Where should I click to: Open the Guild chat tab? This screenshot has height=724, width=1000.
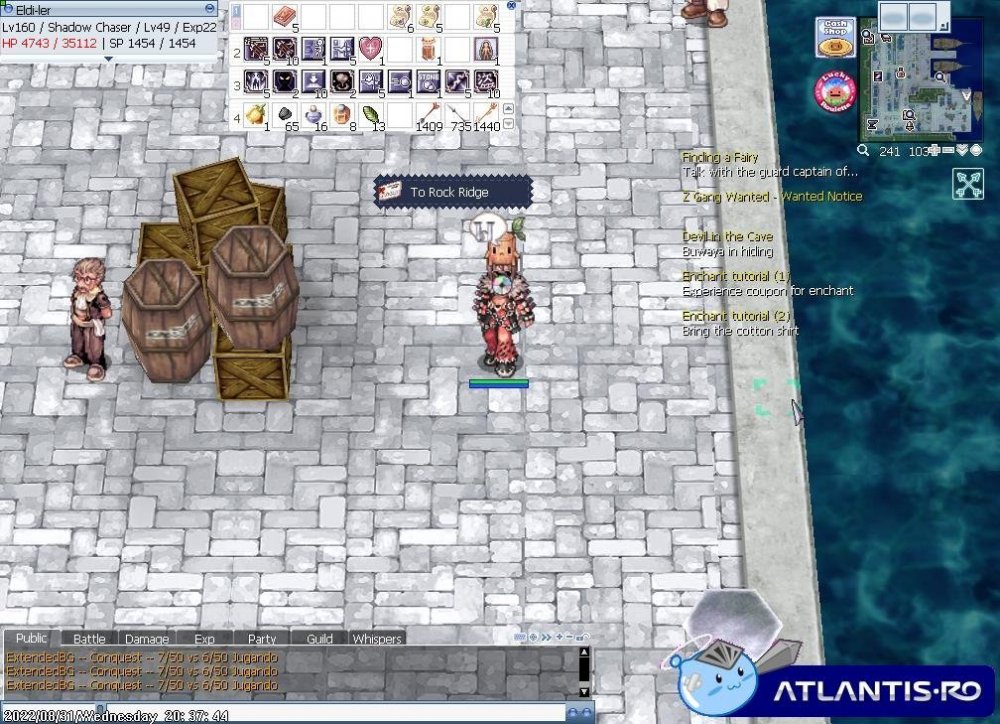tap(319, 639)
